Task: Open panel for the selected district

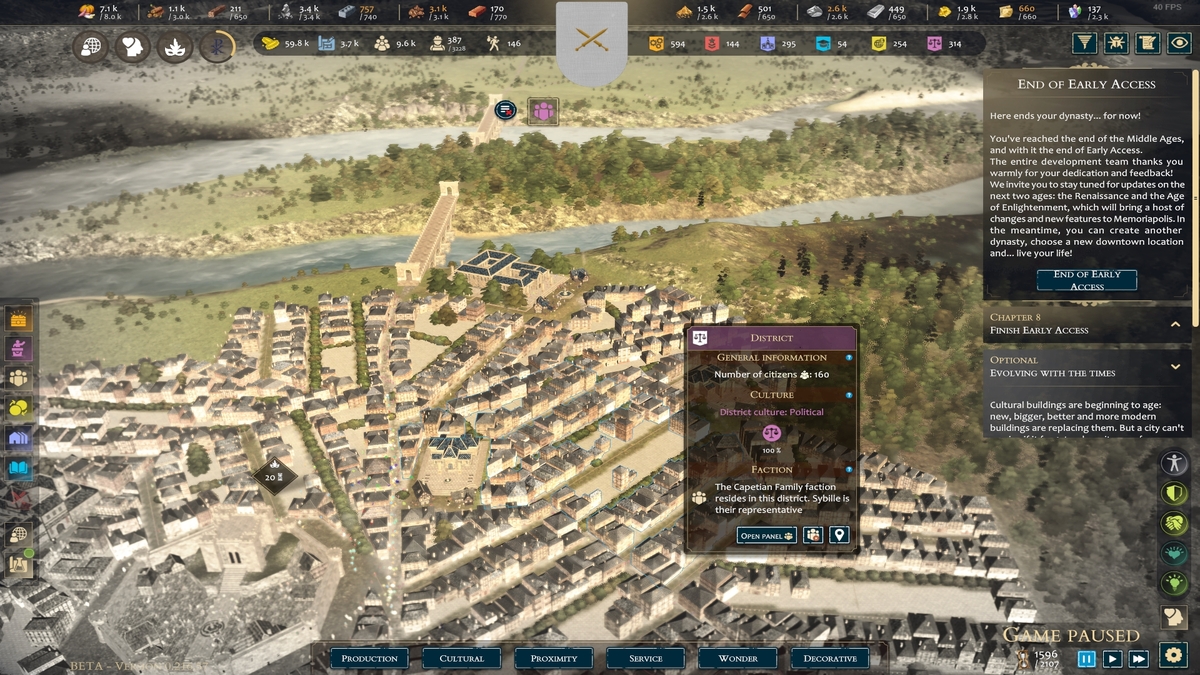Action: click(767, 536)
